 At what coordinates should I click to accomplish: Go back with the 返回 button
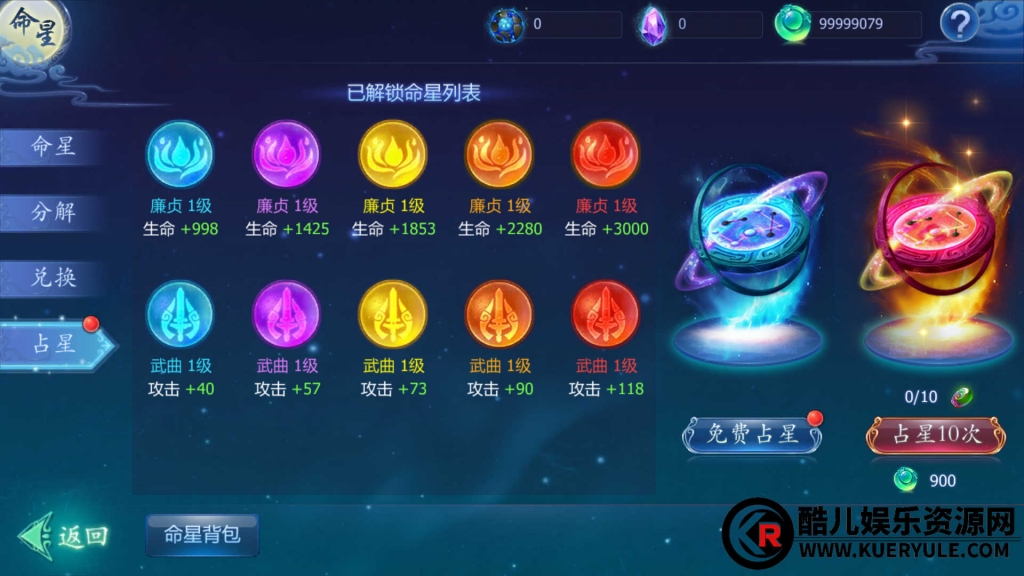pos(64,536)
